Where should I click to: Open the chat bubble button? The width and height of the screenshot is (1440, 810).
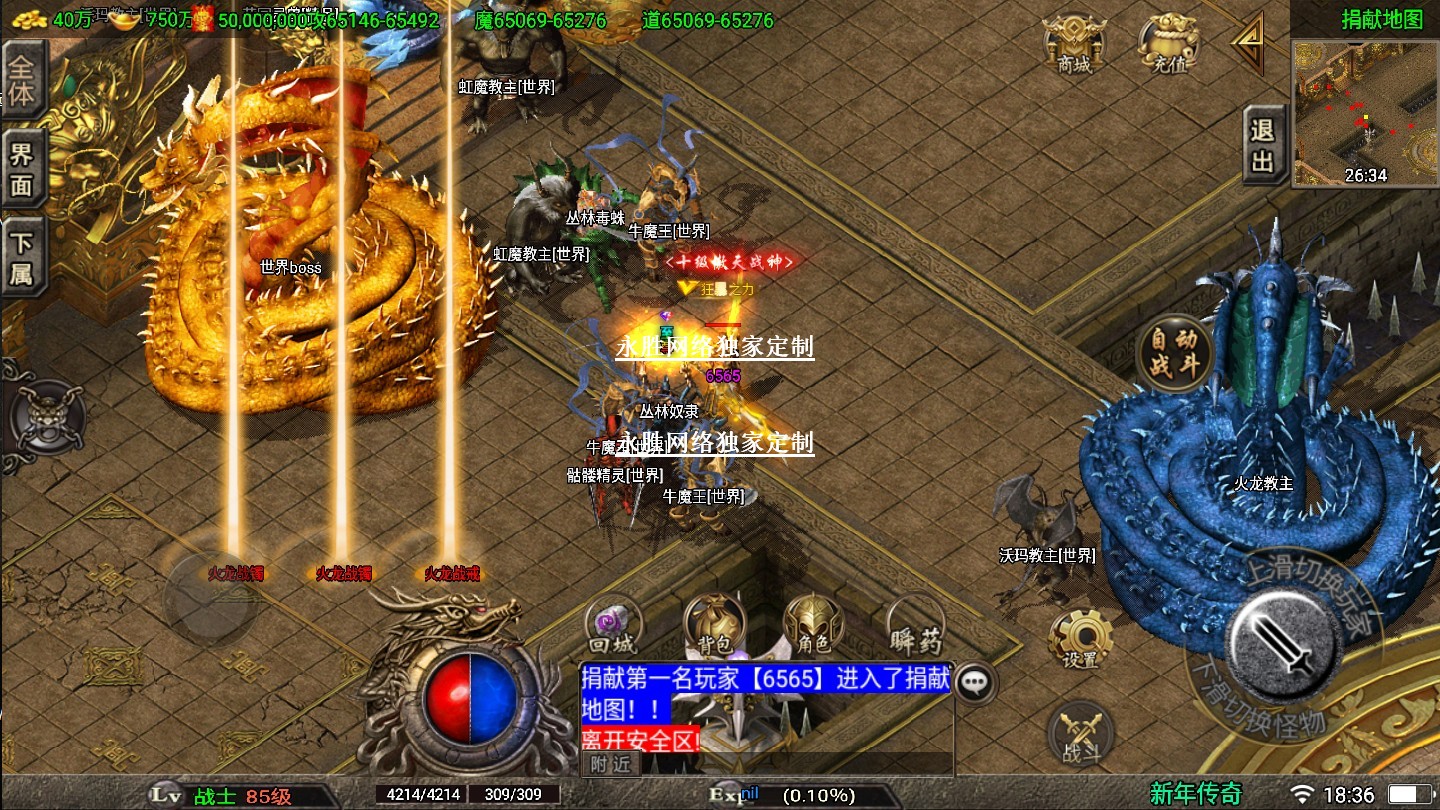974,682
